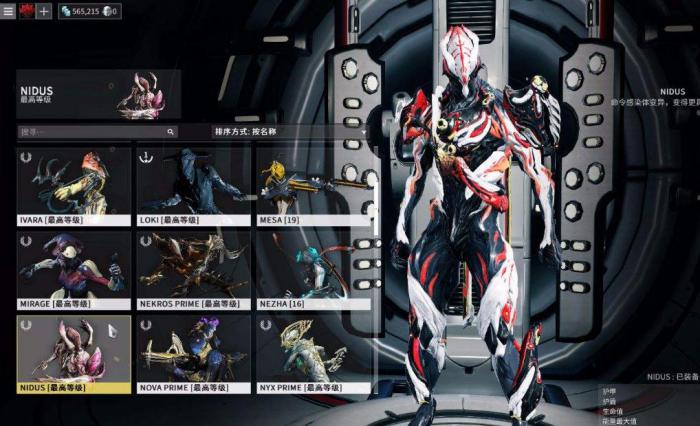The width and height of the screenshot is (700, 426).
Task: Select the Ivara warframe tile
Action: click(x=74, y=185)
